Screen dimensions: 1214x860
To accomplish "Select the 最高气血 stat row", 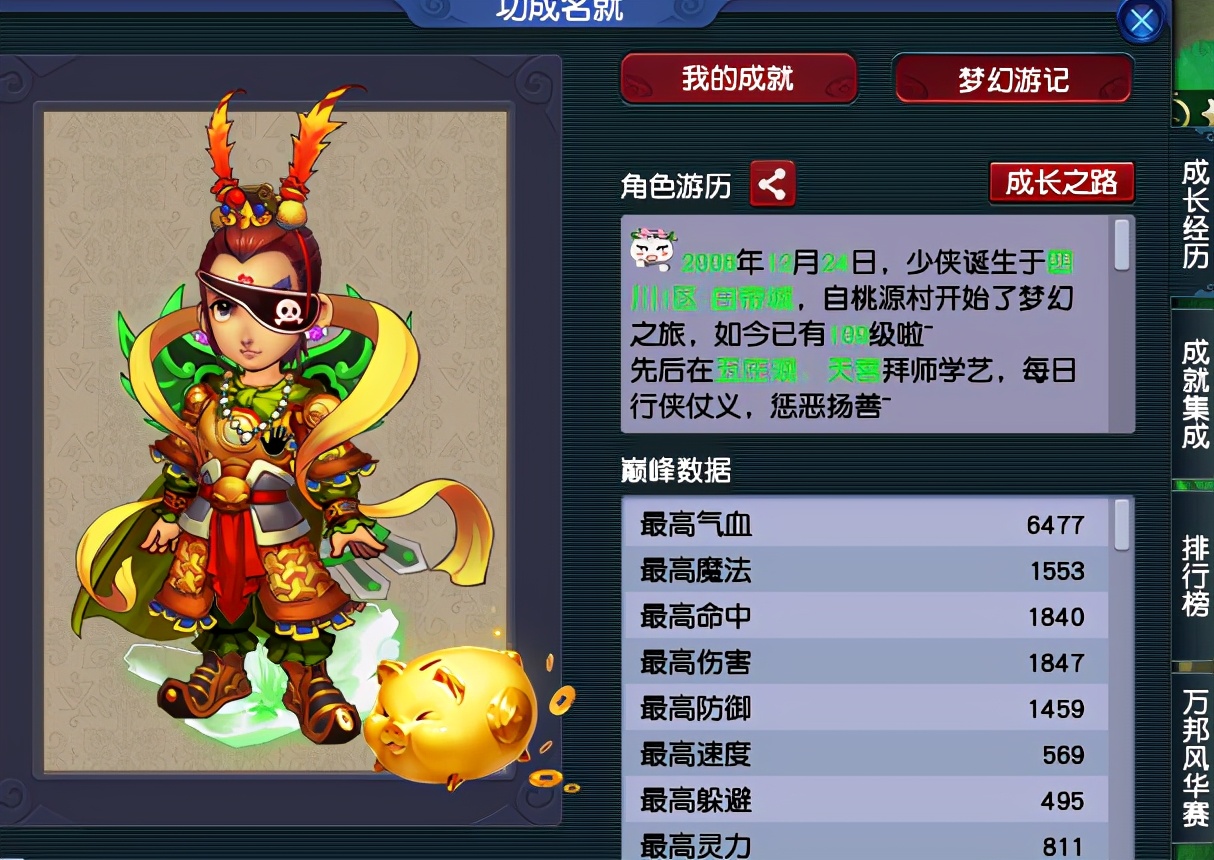I will click(865, 525).
